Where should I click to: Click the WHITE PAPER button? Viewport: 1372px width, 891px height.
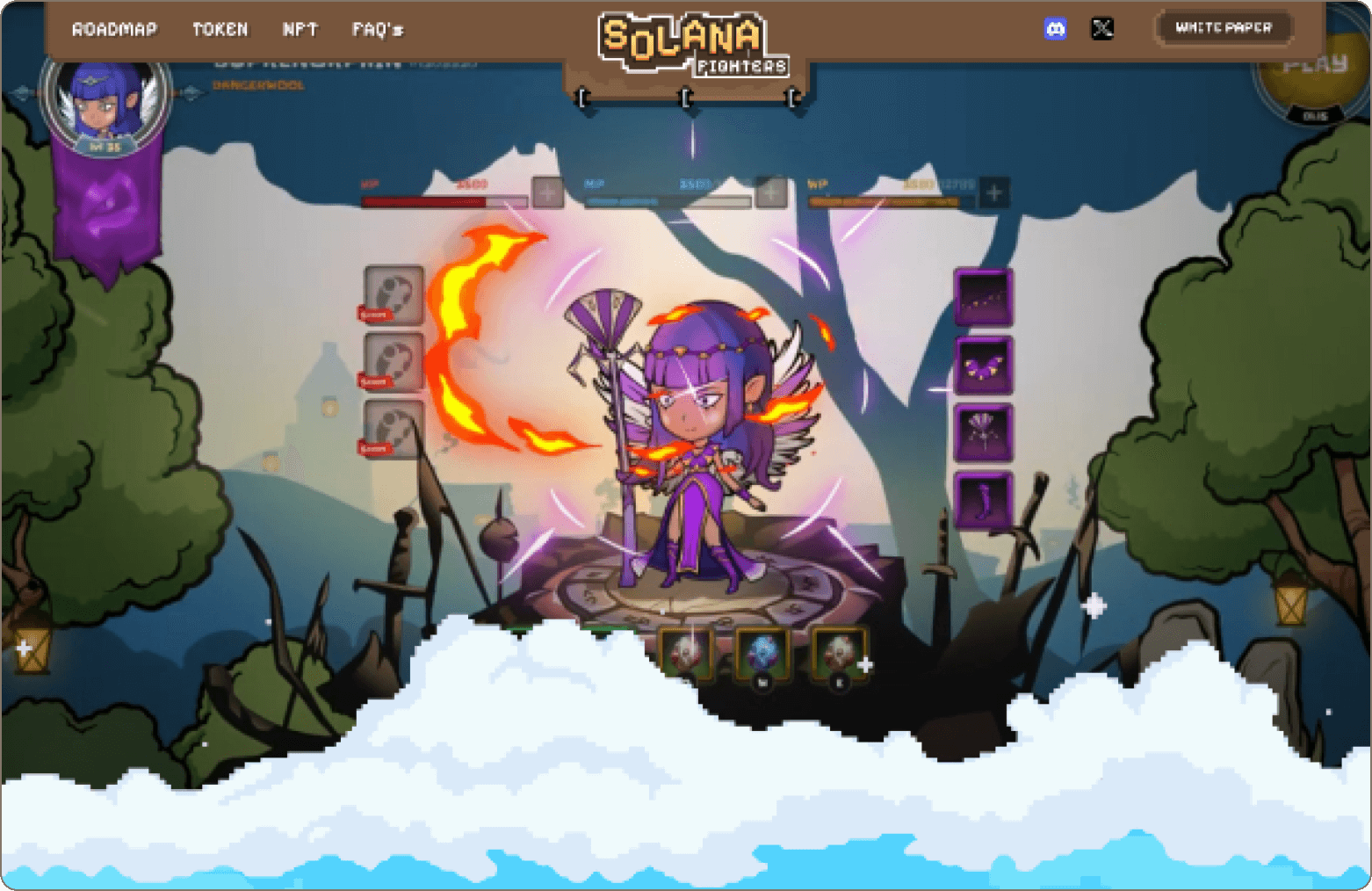(x=1222, y=27)
